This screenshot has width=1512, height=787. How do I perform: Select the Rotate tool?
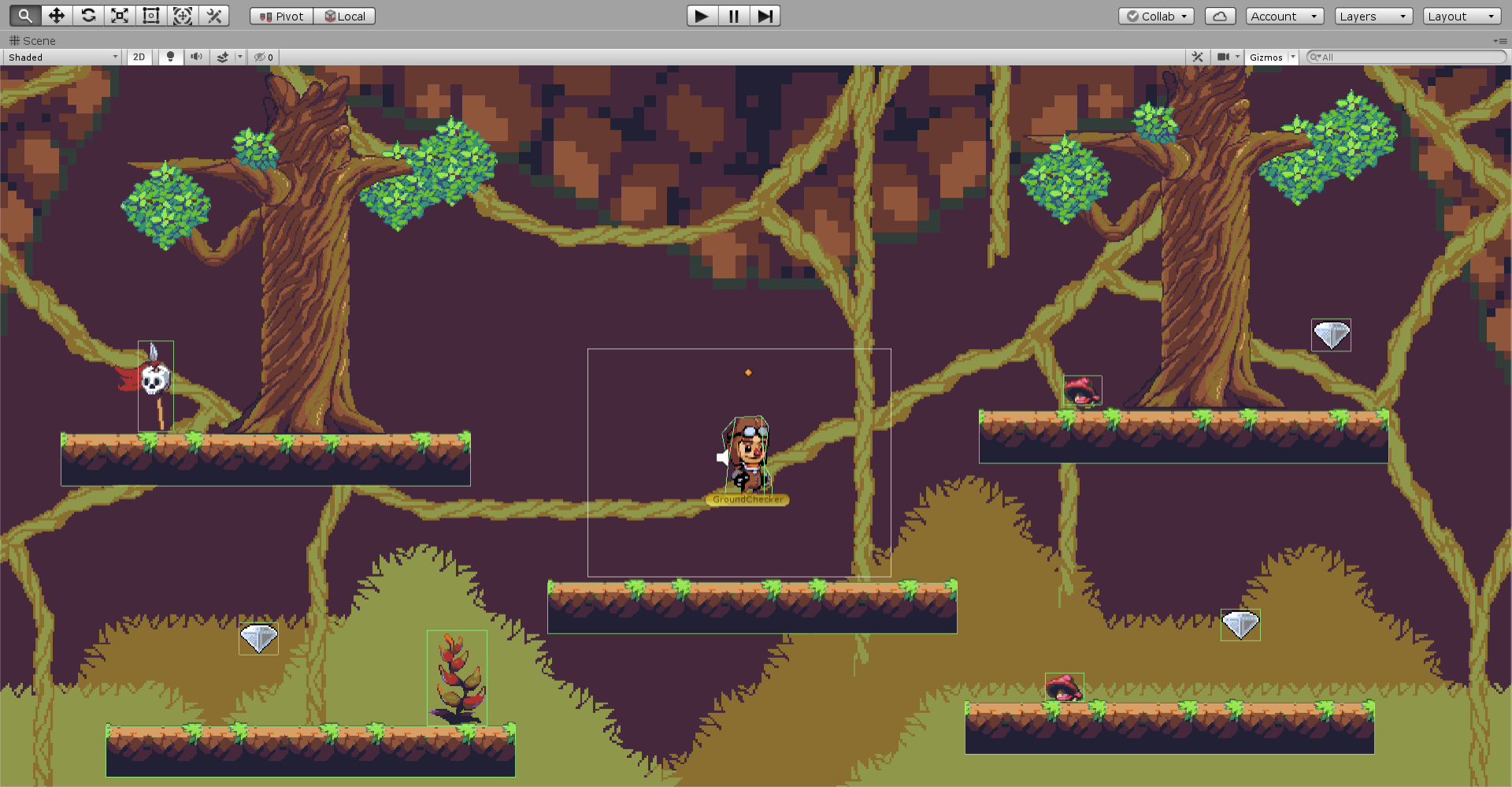coord(87,15)
